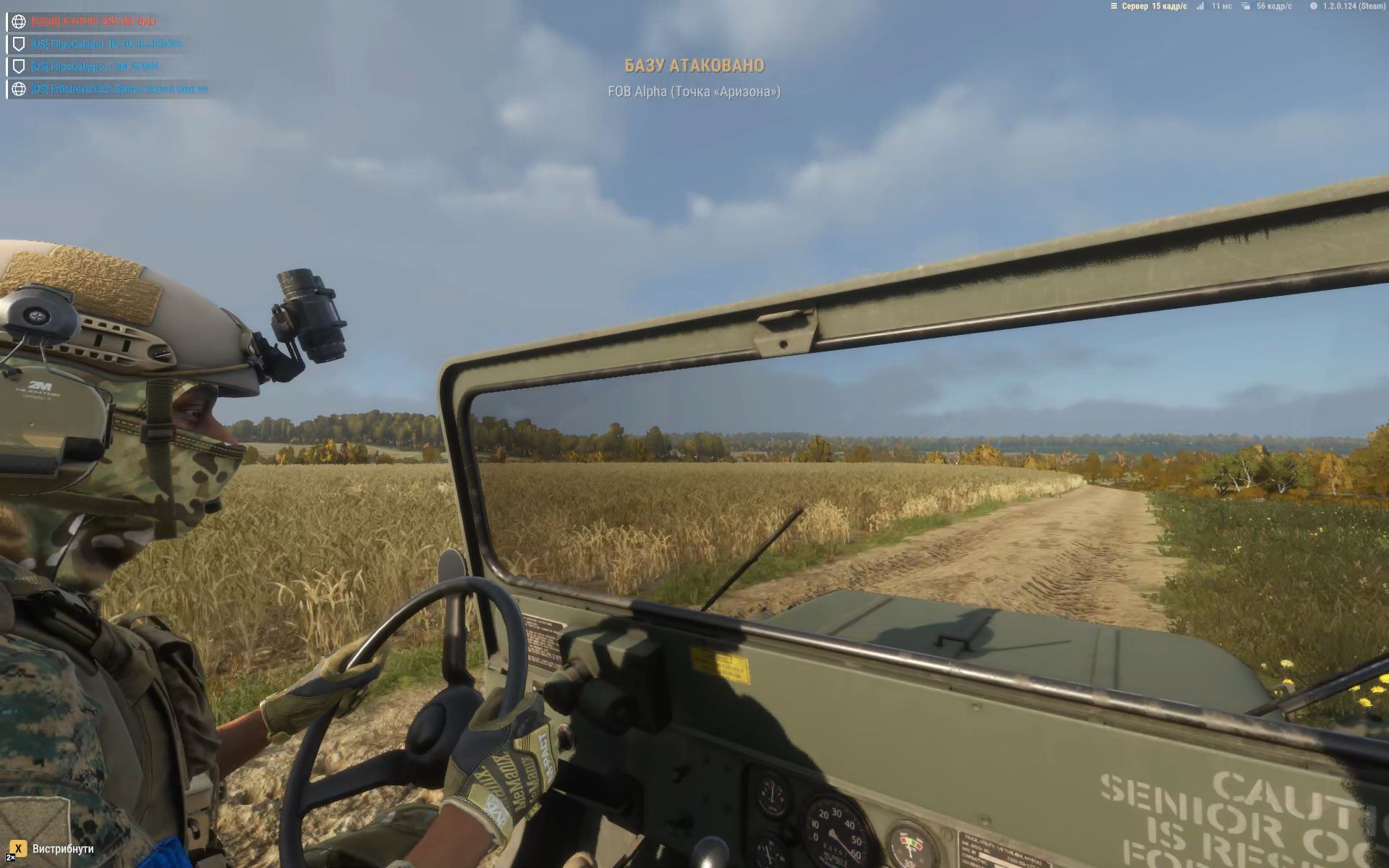Click the info circle icon beside the version number
The image size is (1389, 868).
point(1315,7)
